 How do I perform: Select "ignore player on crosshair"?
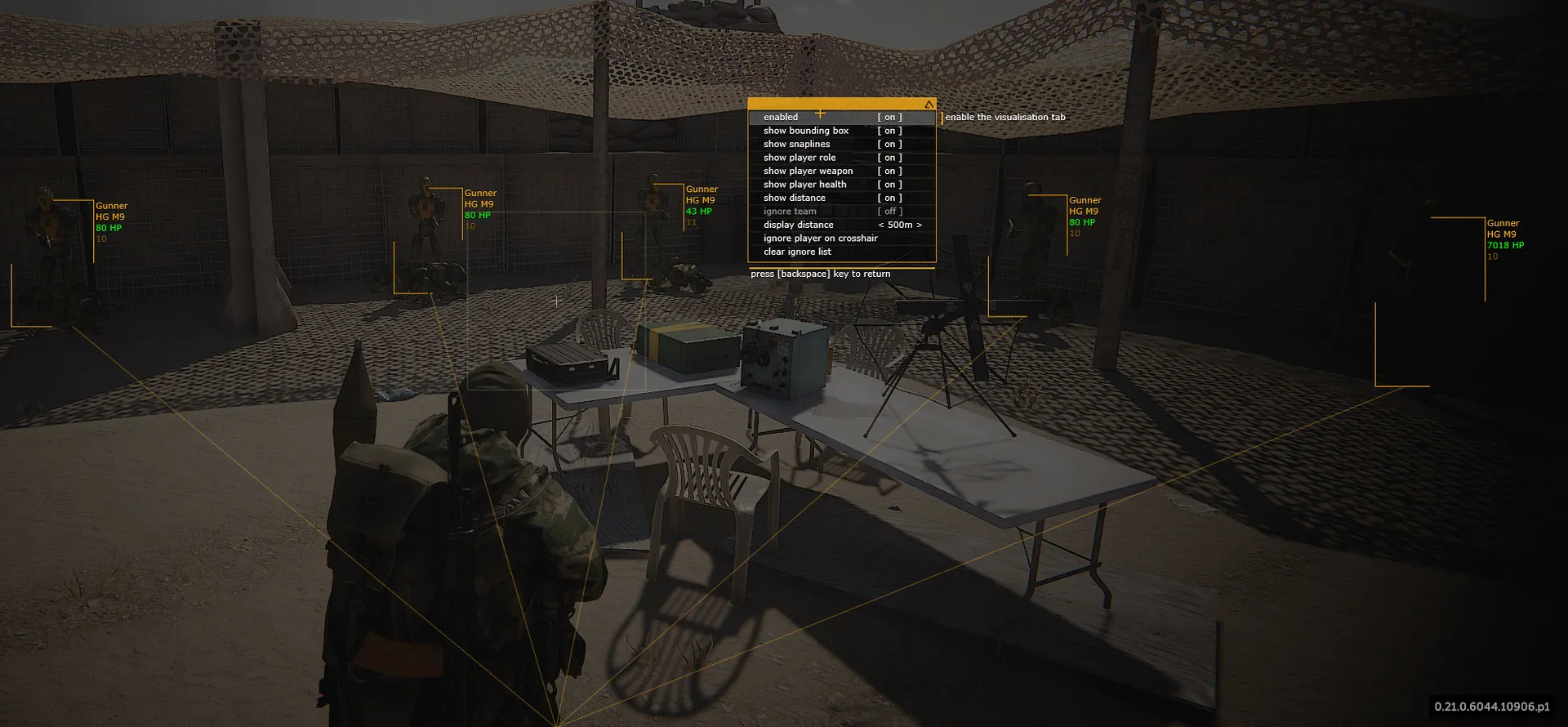point(820,239)
